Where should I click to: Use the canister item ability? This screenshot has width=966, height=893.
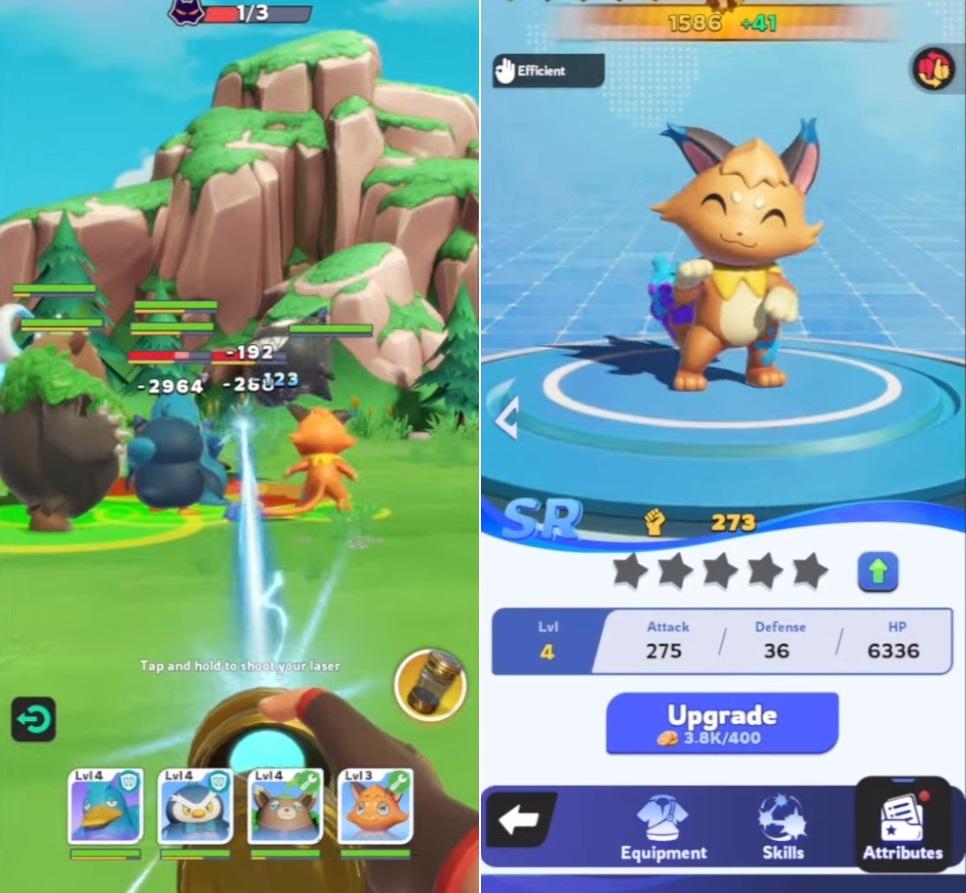tap(431, 685)
